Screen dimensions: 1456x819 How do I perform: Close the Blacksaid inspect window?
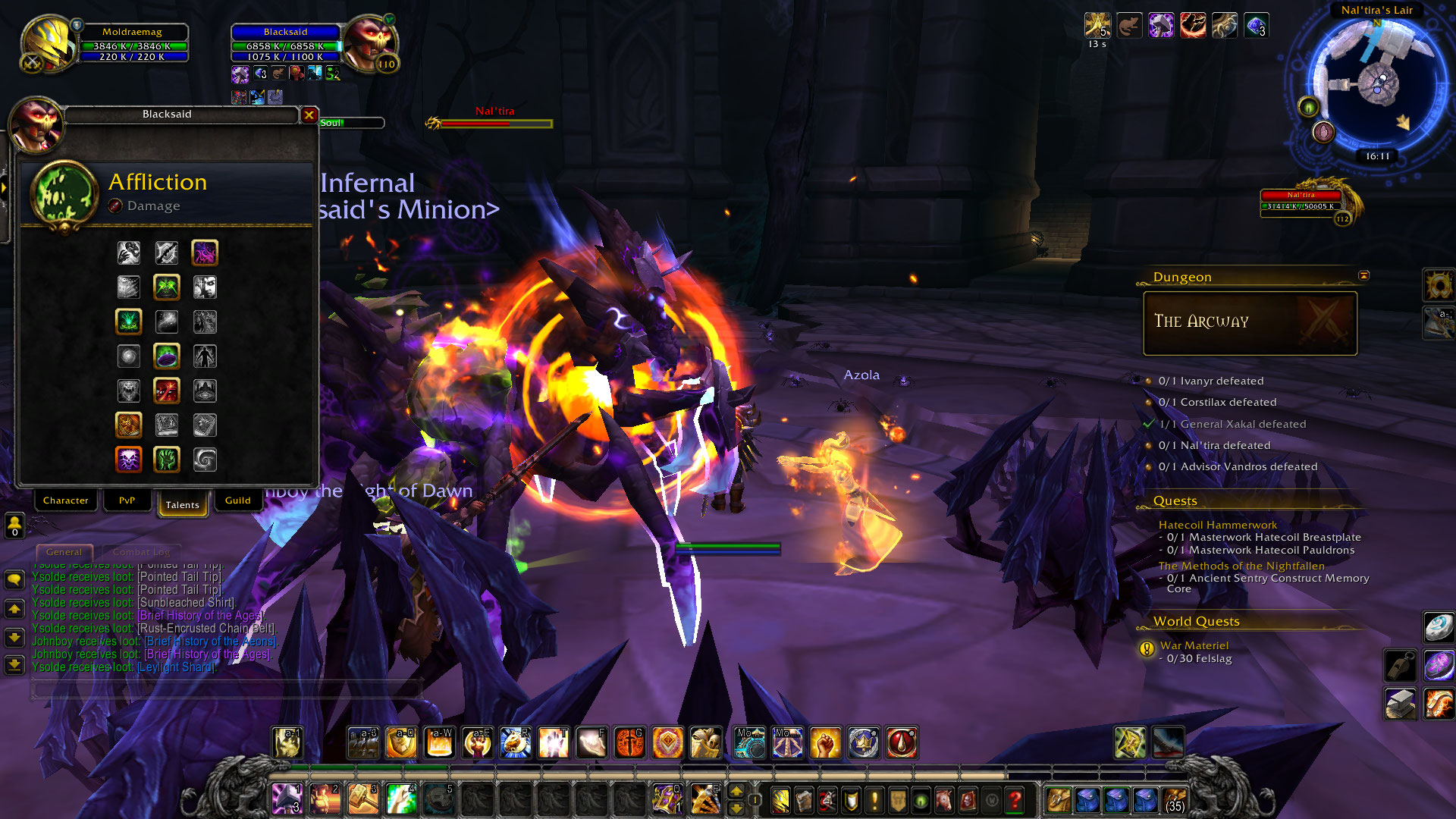309,115
